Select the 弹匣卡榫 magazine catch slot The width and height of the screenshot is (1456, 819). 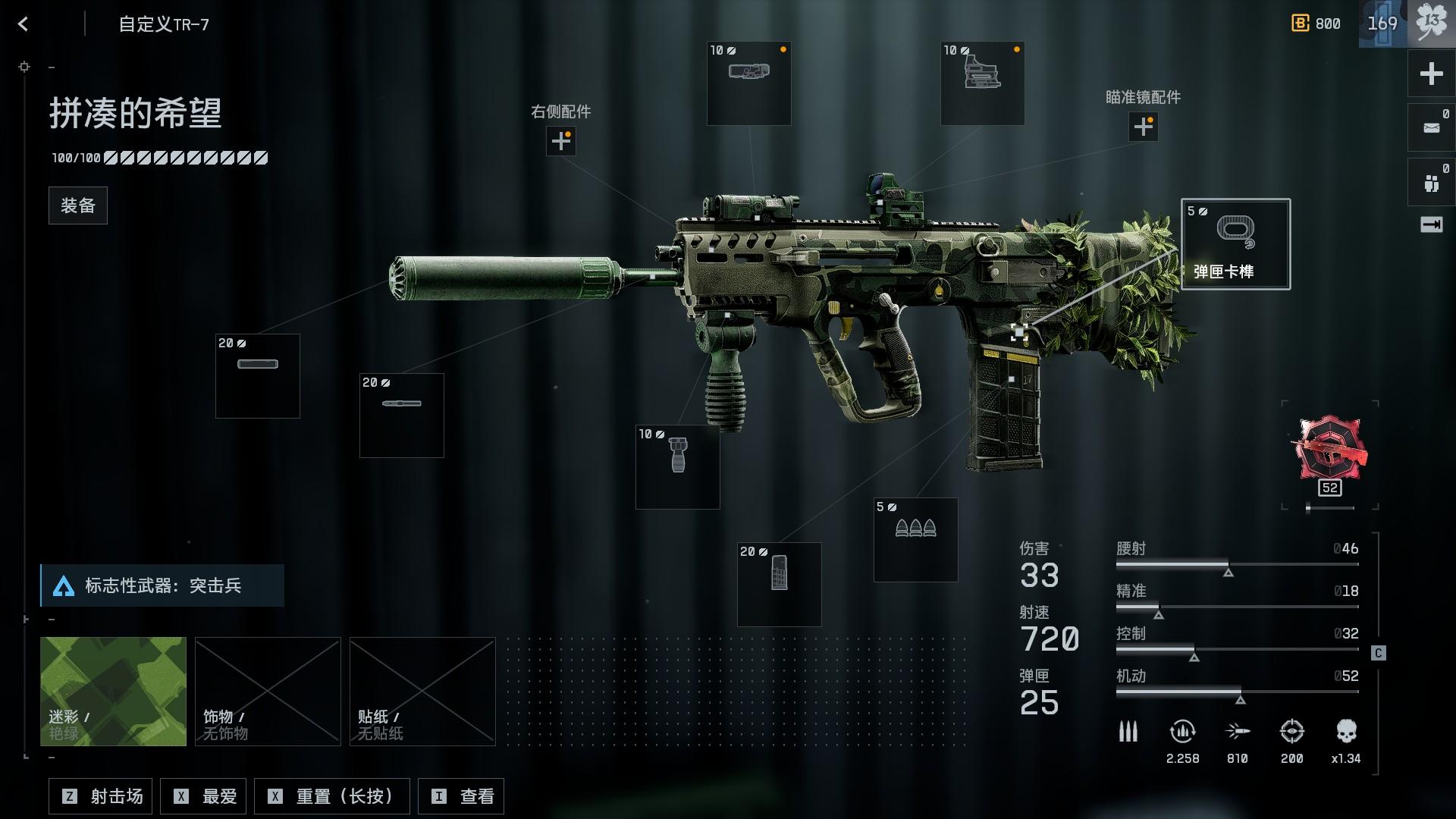[x=1235, y=244]
